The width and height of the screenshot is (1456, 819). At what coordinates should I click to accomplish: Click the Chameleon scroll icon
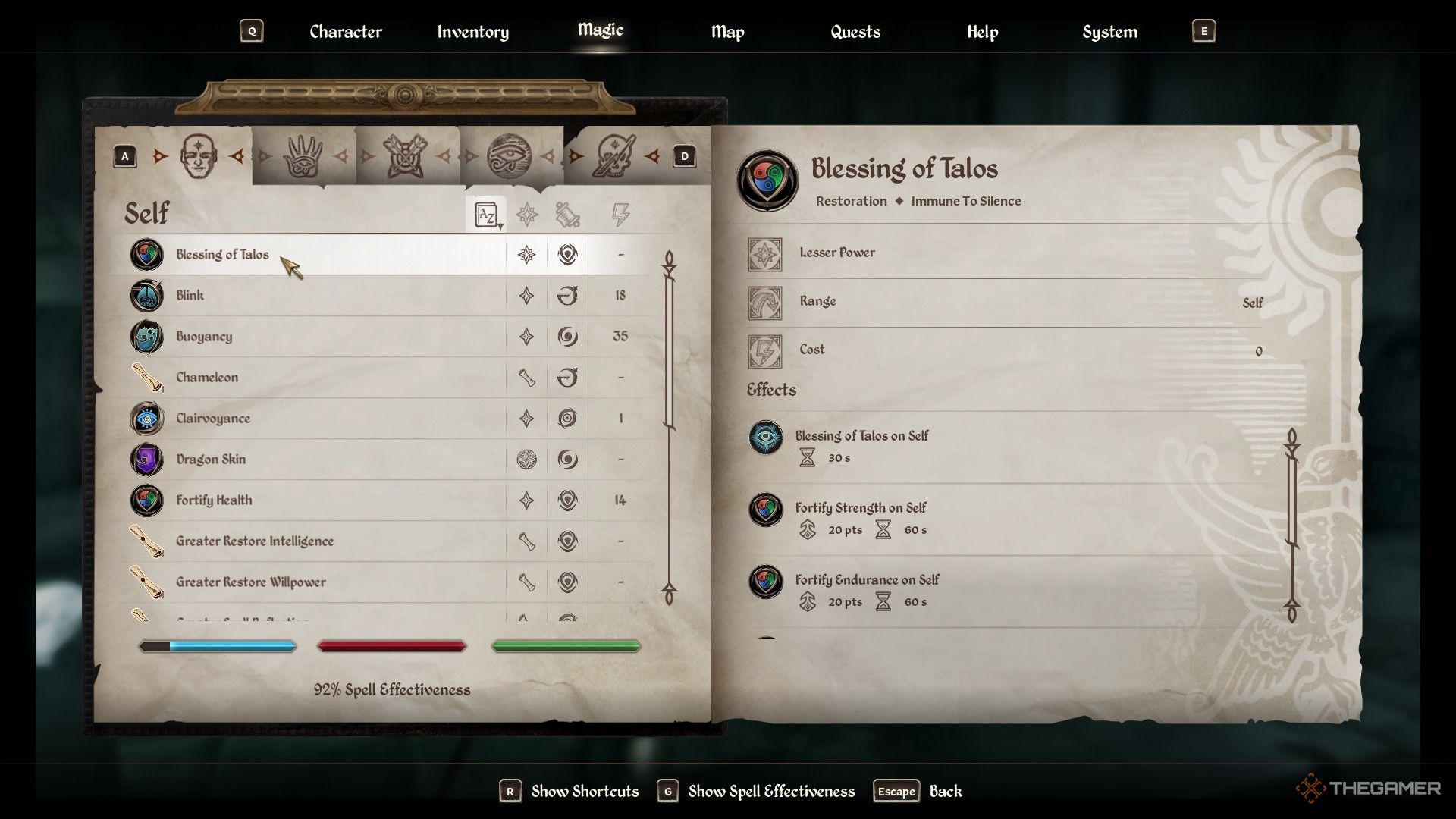click(x=146, y=377)
